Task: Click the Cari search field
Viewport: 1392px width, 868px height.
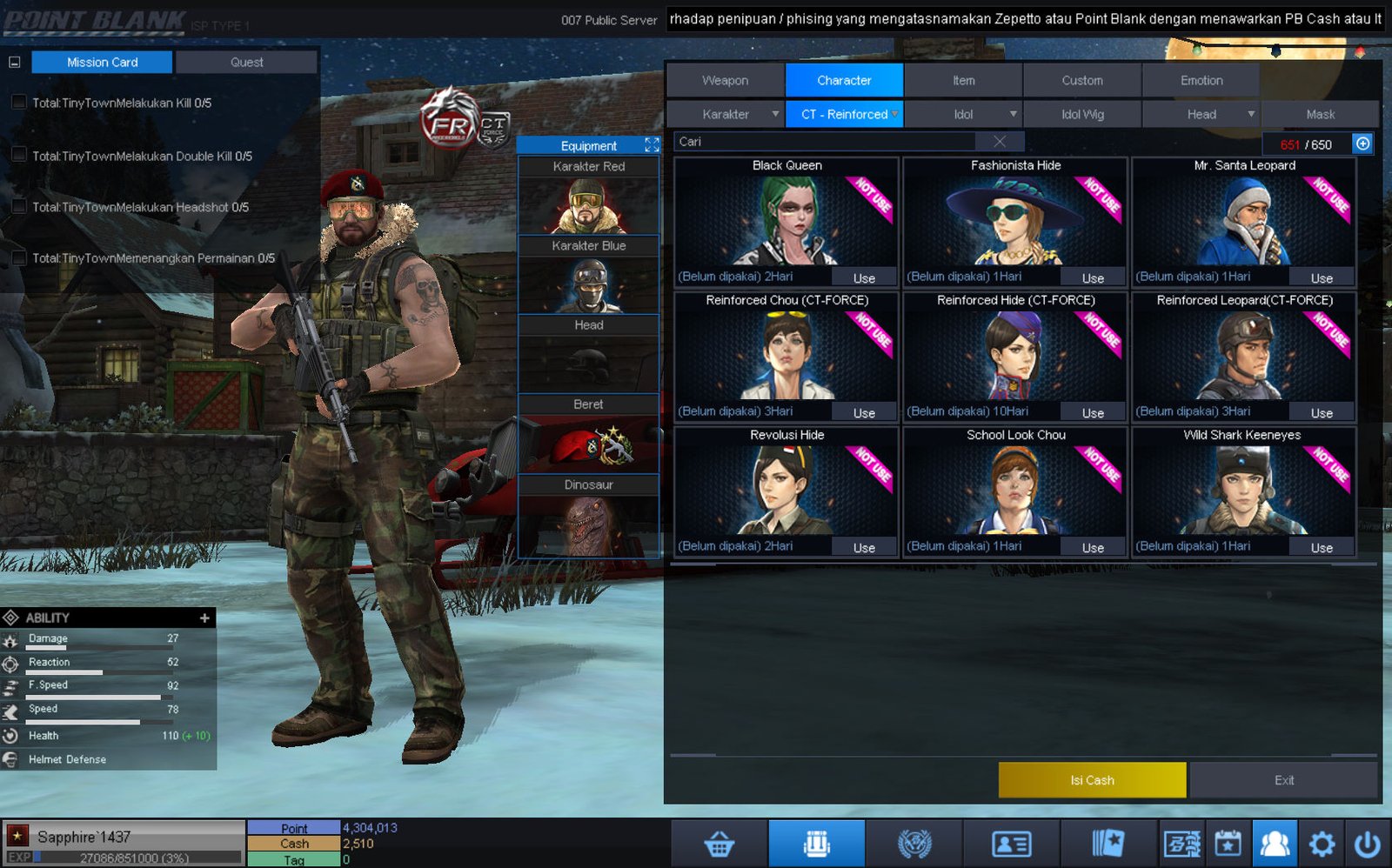Action: (826, 142)
